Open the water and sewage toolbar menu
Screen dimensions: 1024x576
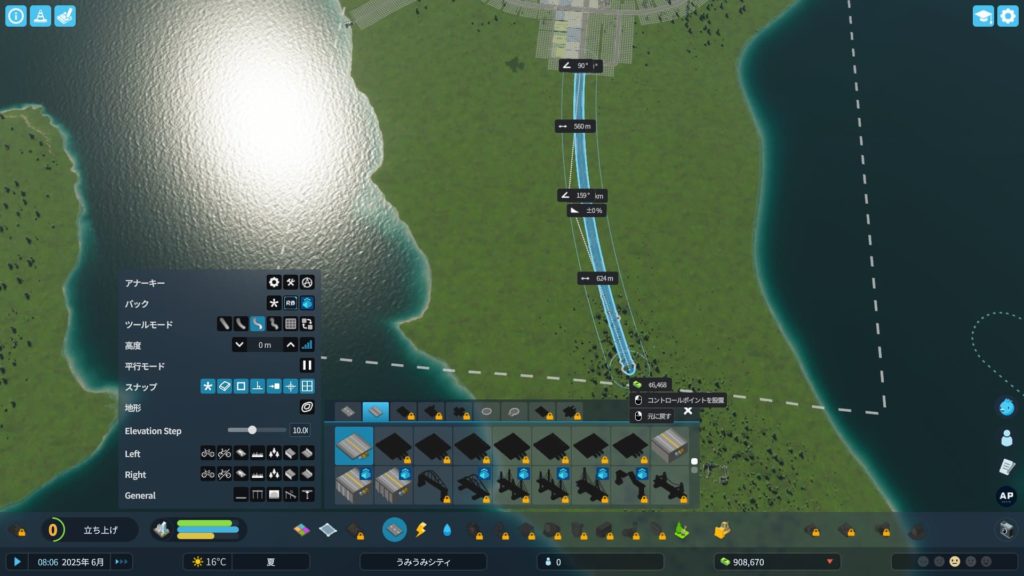pos(447,529)
